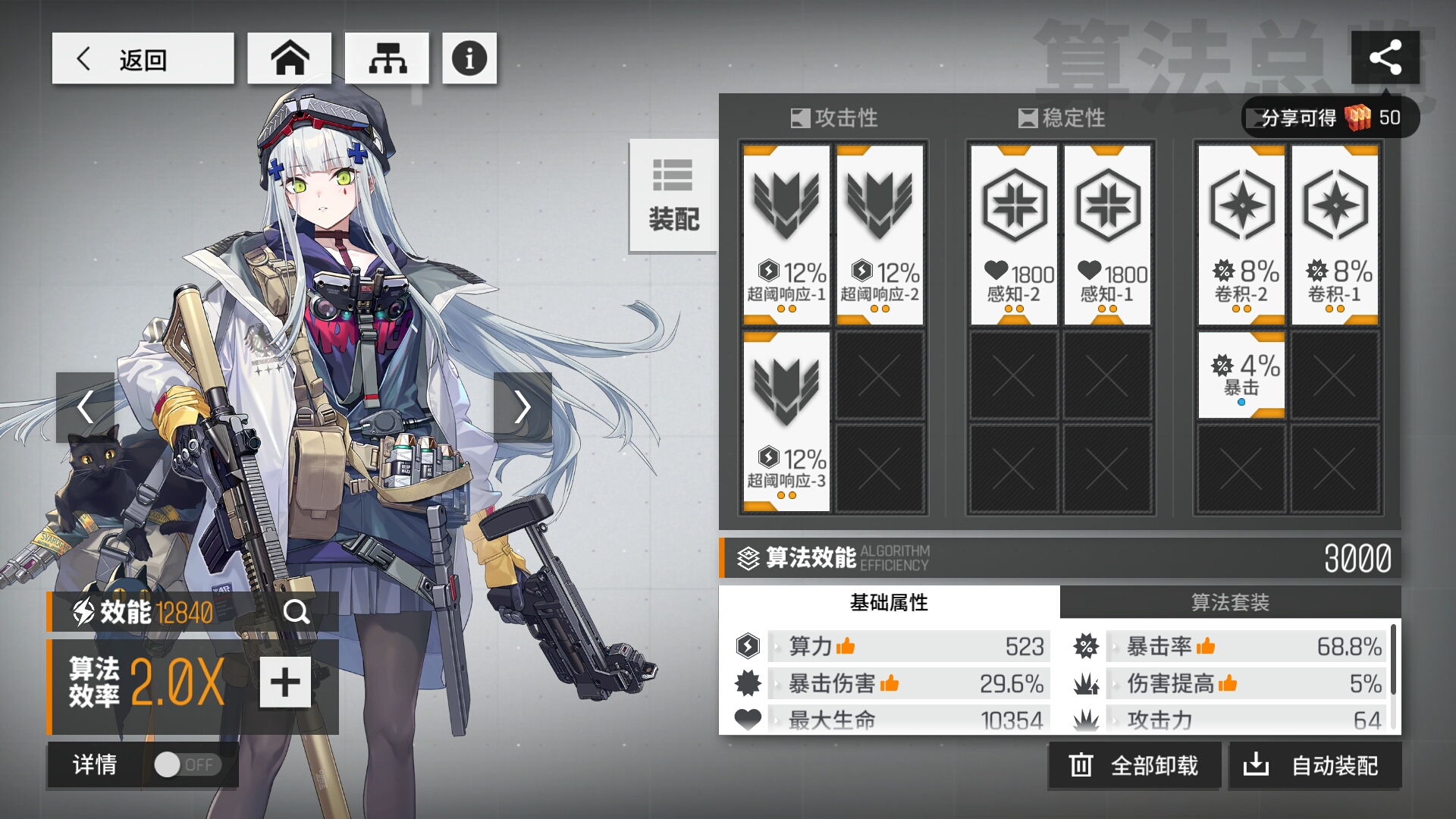Unload all algorithms with 全部卸载
The height and width of the screenshot is (819, 1456).
click(x=1134, y=766)
